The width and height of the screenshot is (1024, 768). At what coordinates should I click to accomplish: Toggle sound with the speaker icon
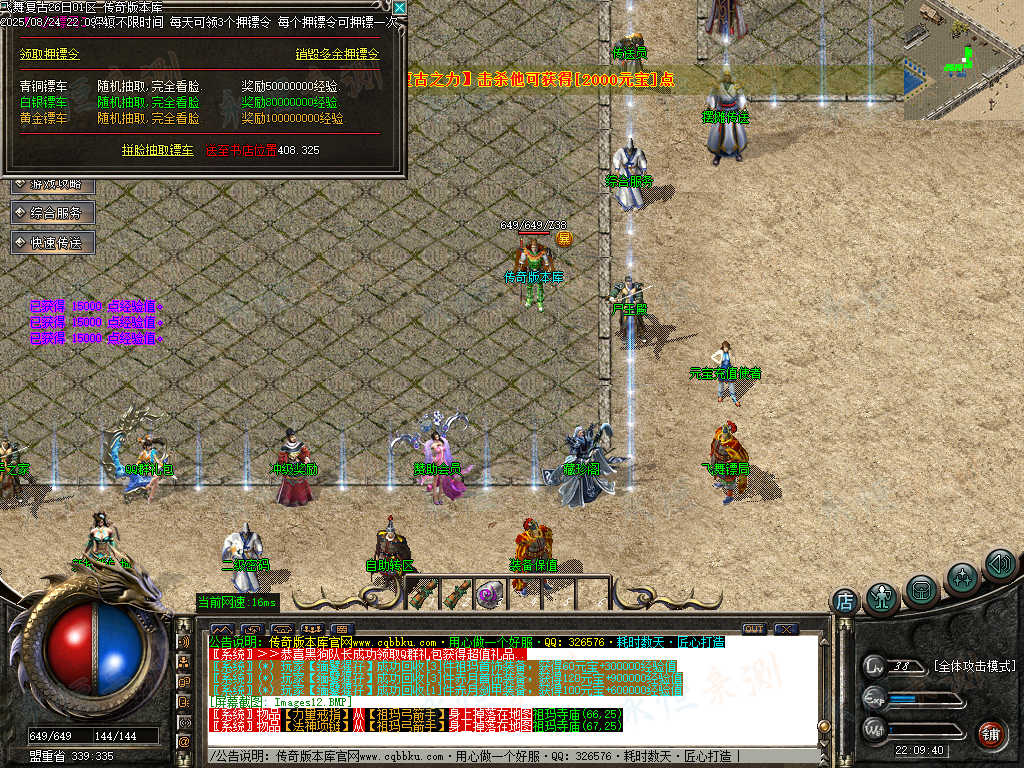[1000, 564]
